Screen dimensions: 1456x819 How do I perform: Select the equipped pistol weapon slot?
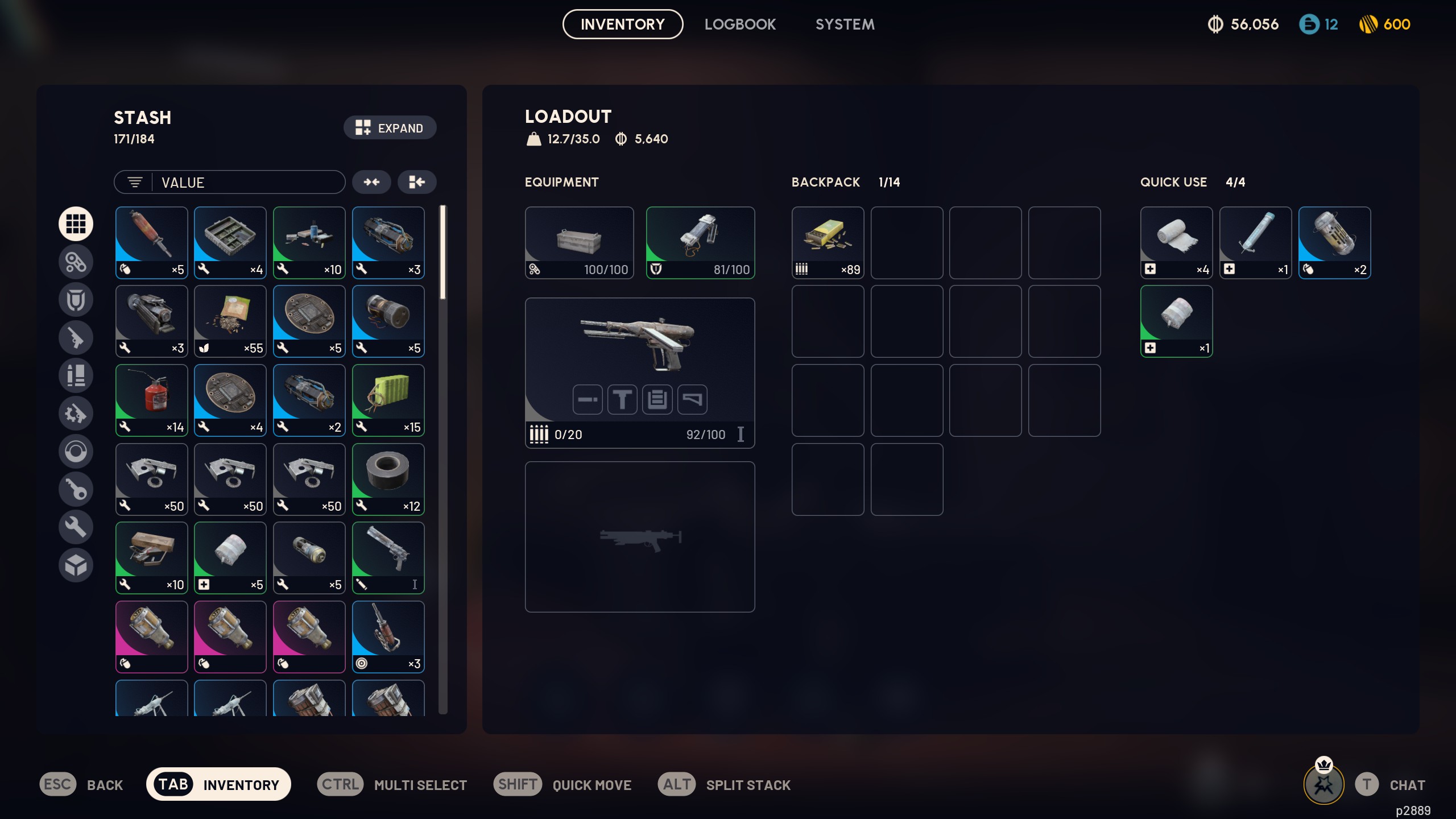[639, 373]
